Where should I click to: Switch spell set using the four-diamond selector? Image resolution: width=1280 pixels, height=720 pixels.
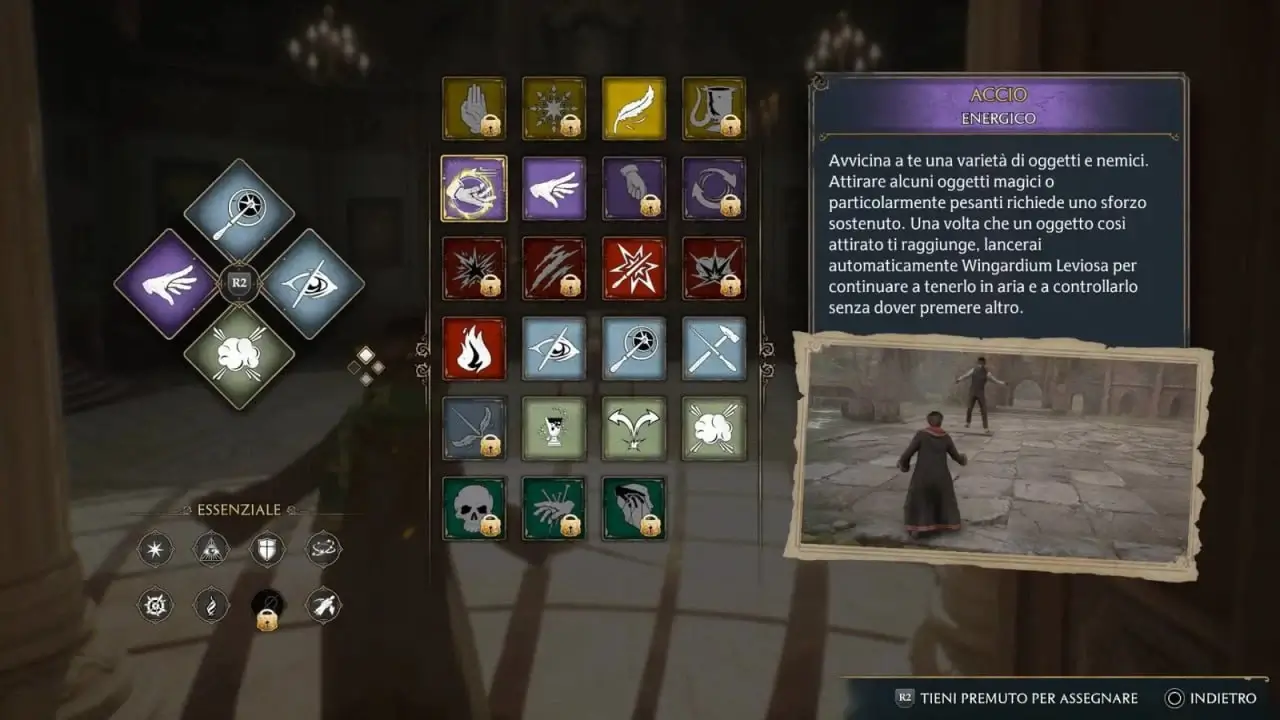pos(366,366)
